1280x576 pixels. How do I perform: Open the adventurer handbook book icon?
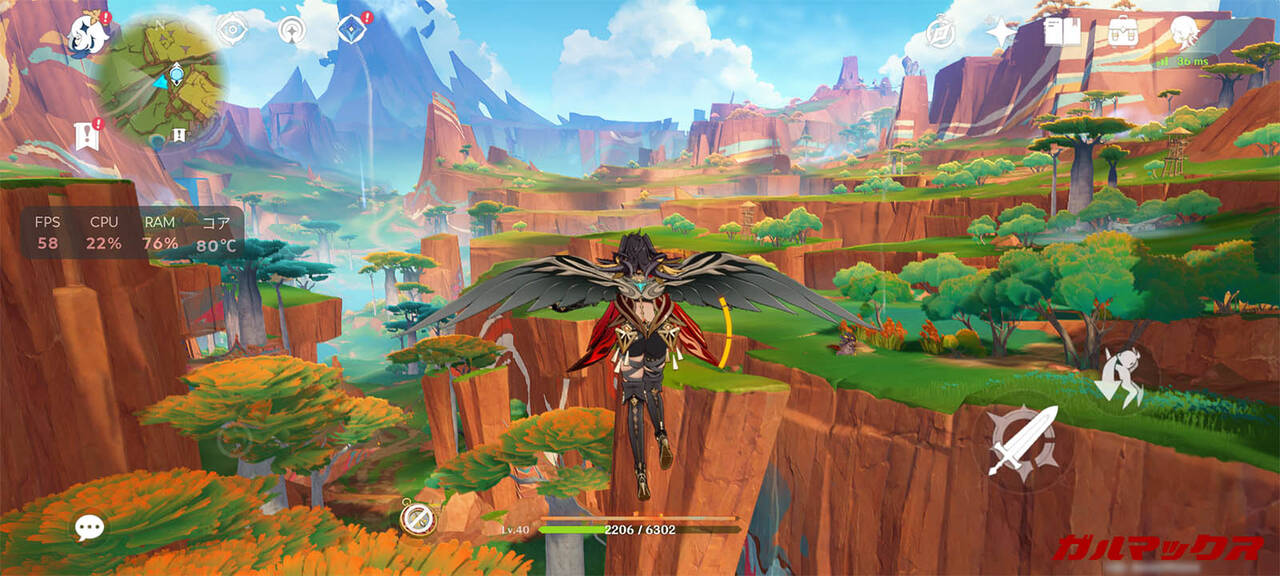click(1062, 32)
